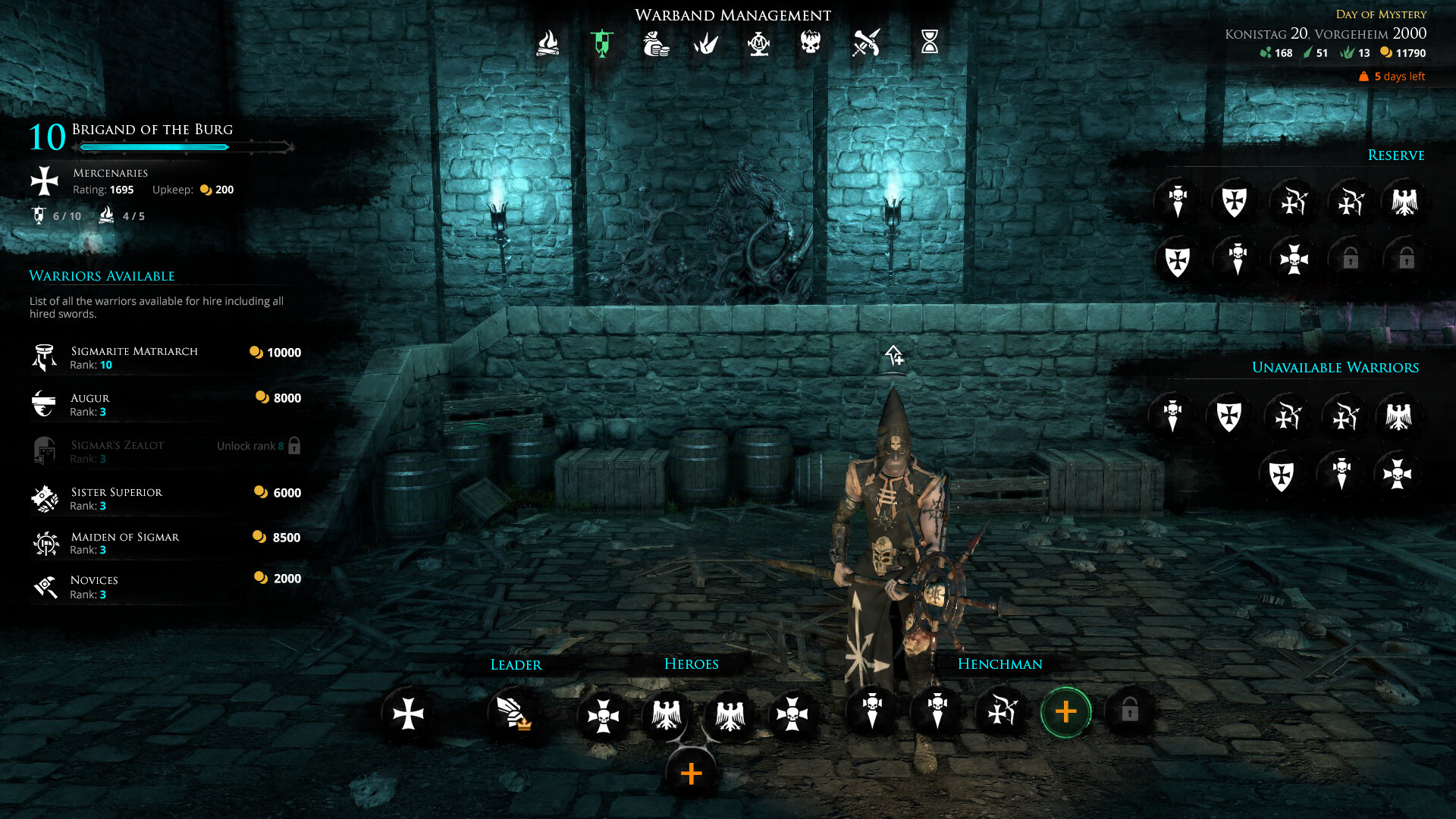Open the crossed sword and wrench tab
Viewport: 1456px width, 819px height.
[866, 43]
